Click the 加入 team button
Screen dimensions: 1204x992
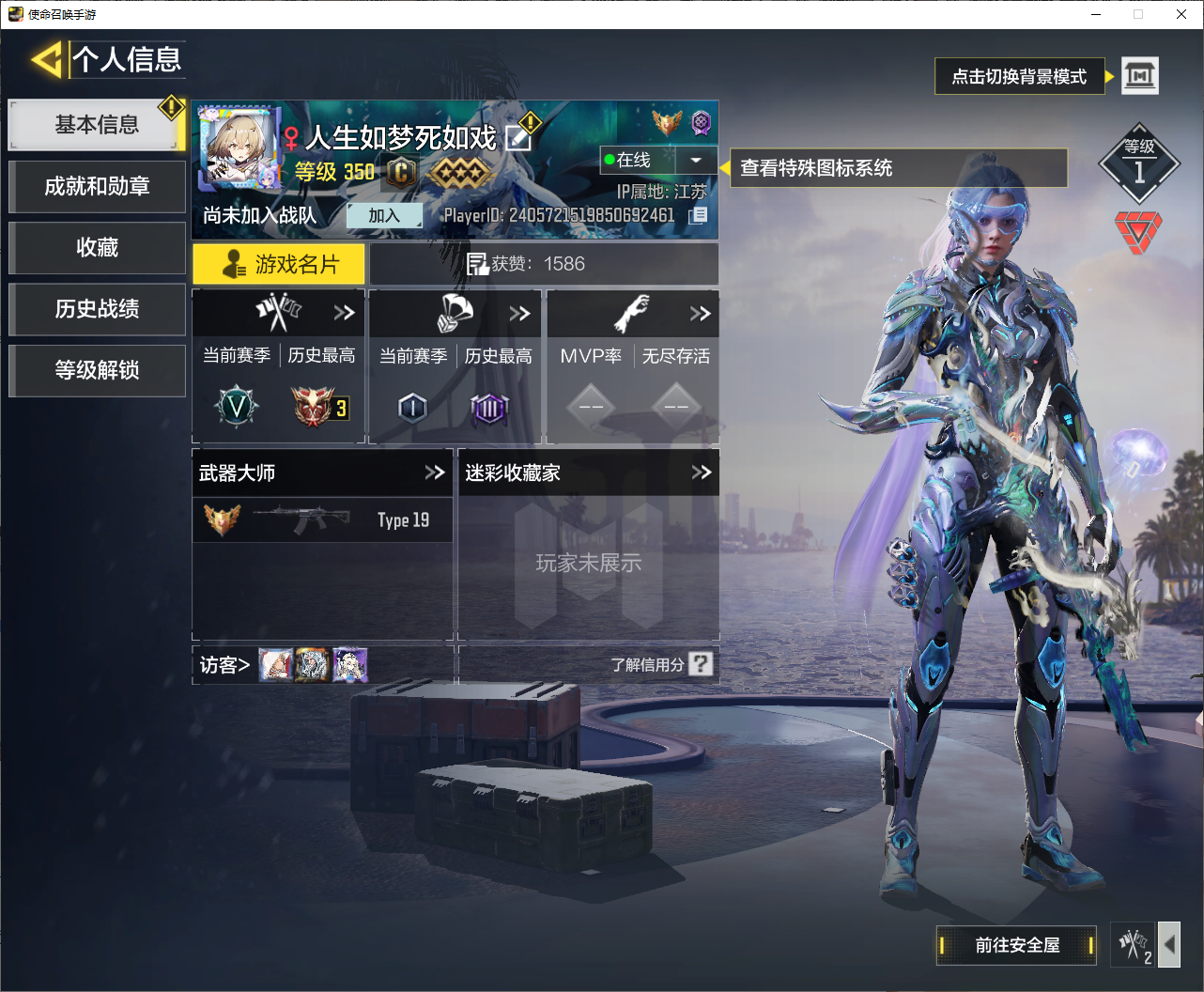(x=384, y=216)
